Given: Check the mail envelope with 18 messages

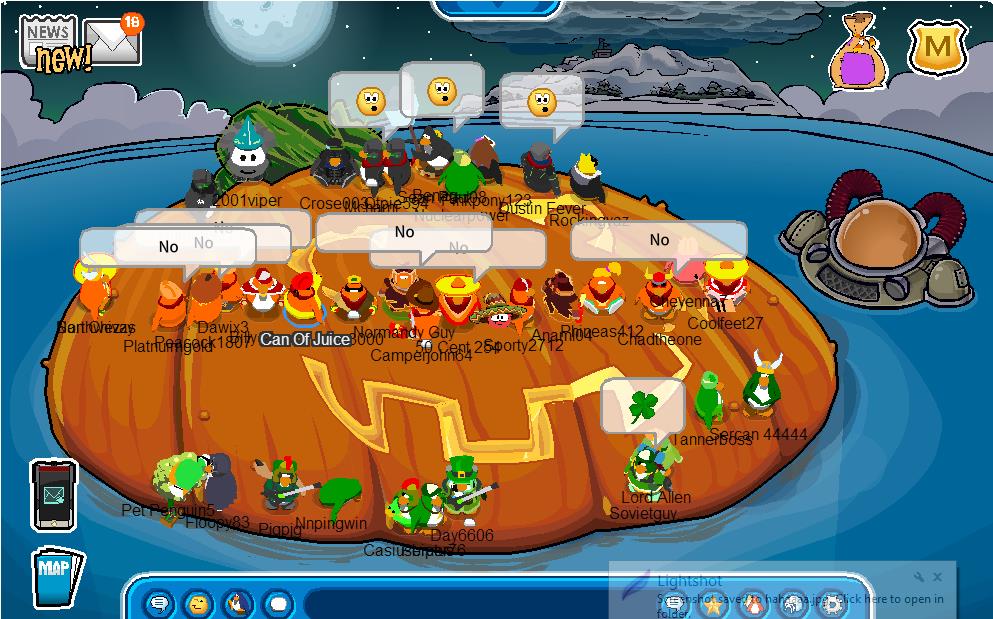Looking at the screenshot, I should pyautogui.click(x=114, y=40).
